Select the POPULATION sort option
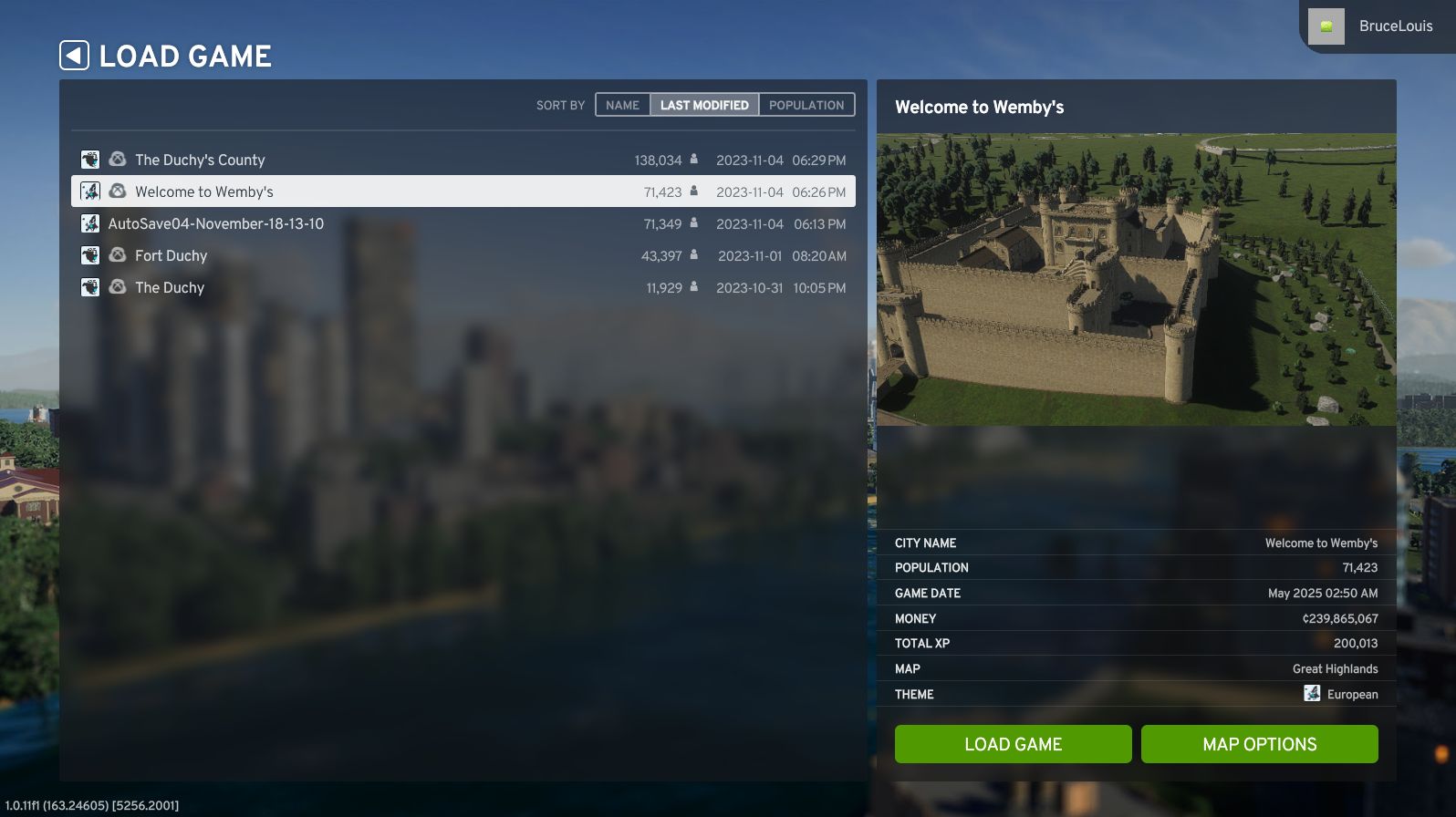 click(x=806, y=105)
